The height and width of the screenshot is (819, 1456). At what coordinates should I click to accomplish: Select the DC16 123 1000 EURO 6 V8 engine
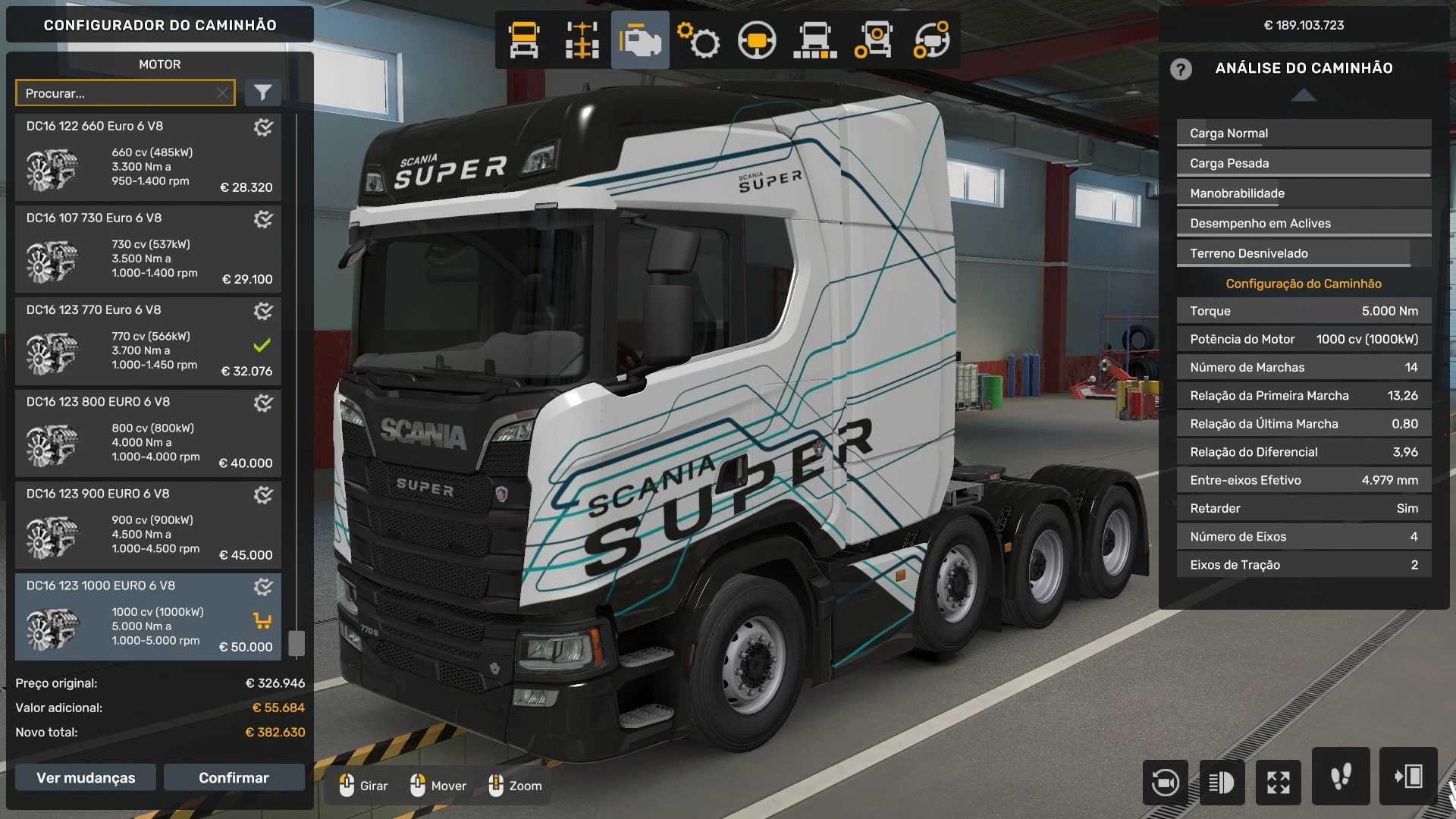click(148, 617)
